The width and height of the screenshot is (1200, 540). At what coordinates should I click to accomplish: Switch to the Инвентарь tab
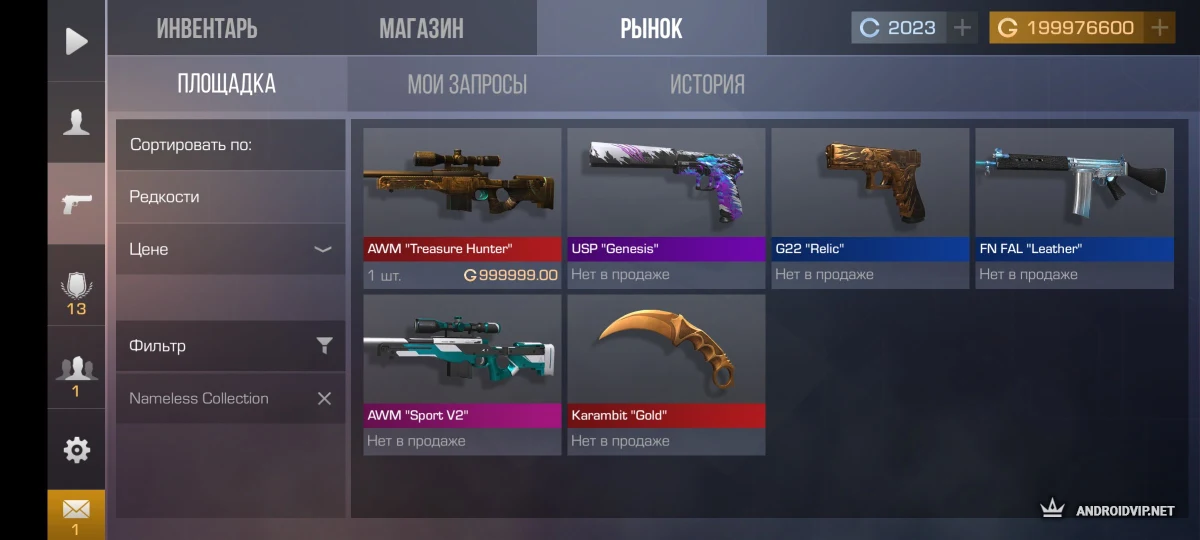click(x=207, y=28)
